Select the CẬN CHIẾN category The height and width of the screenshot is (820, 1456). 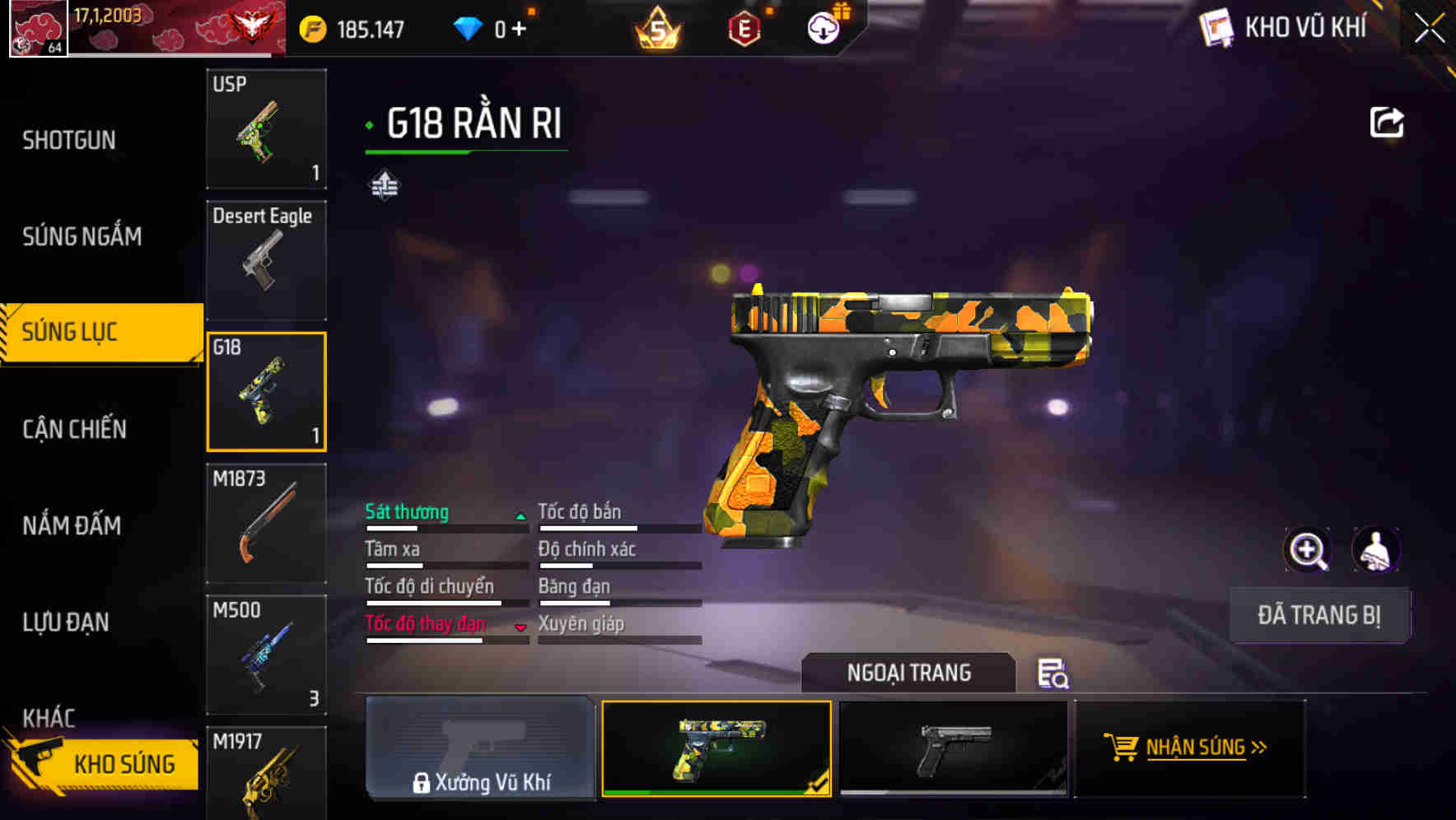[x=74, y=429]
